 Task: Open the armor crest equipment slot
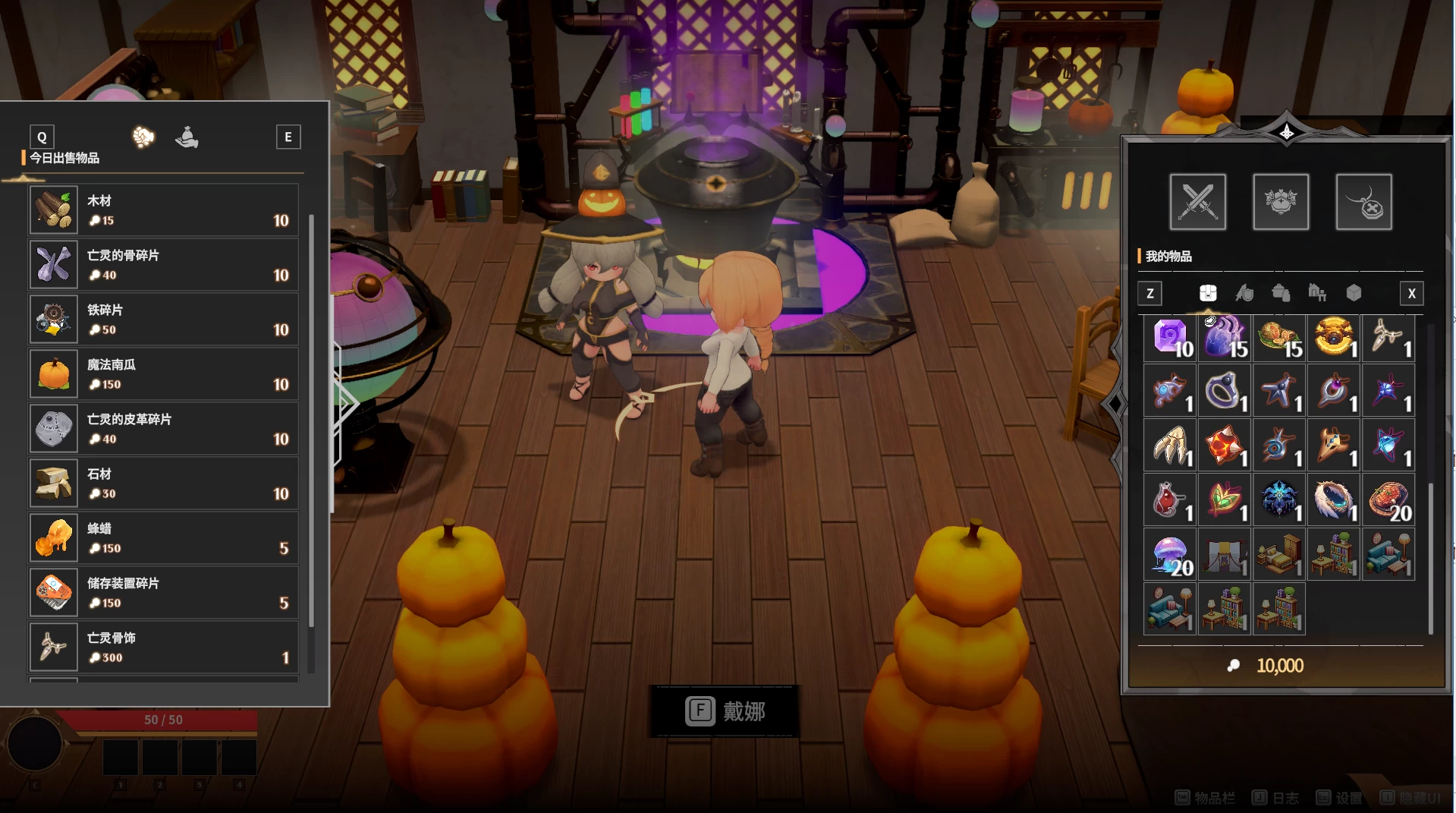(x=1281, y=202)
